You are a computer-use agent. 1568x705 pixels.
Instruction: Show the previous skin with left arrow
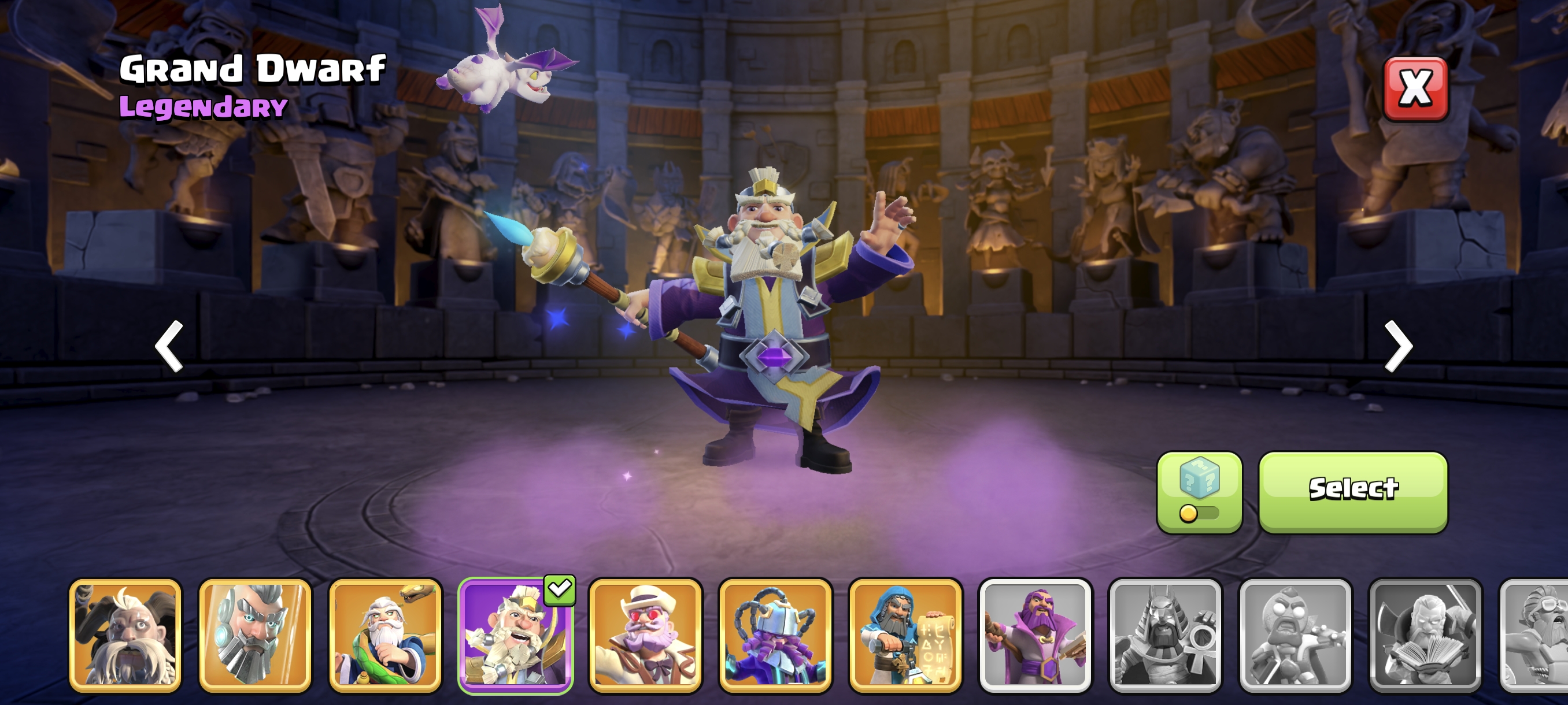pos(169,345)
